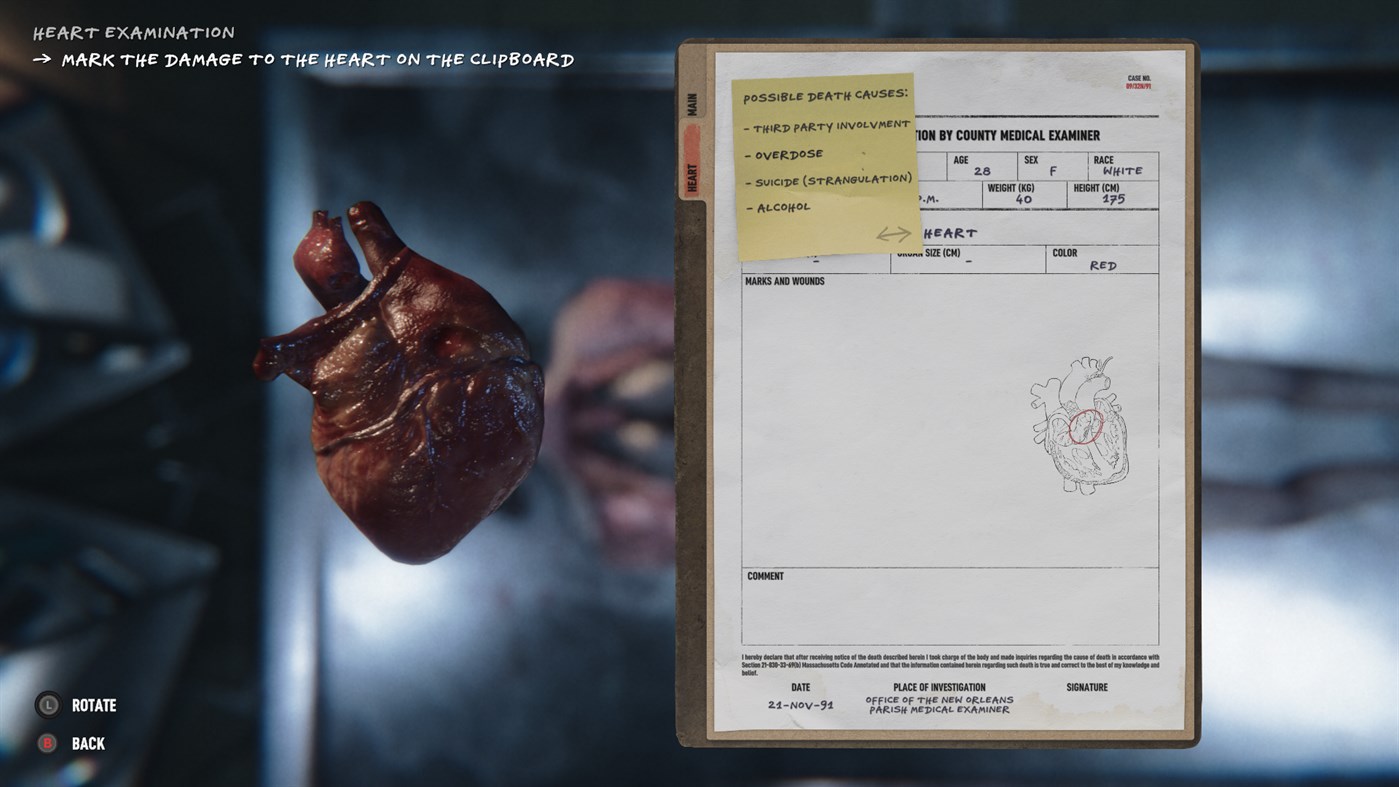This screenshot has width=1399, height=787.
Task: Expand the Marks and Wounds section
Action: pos(786,281)
